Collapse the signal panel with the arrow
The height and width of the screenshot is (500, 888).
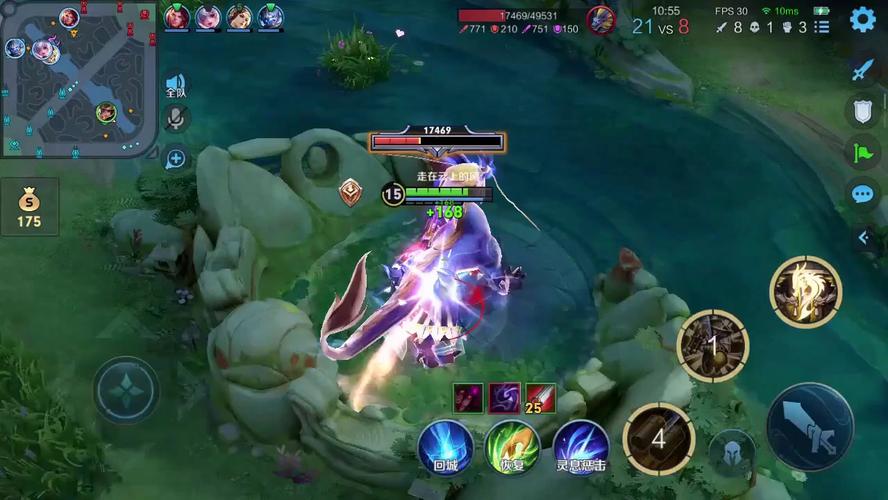(x=864, y=238)
